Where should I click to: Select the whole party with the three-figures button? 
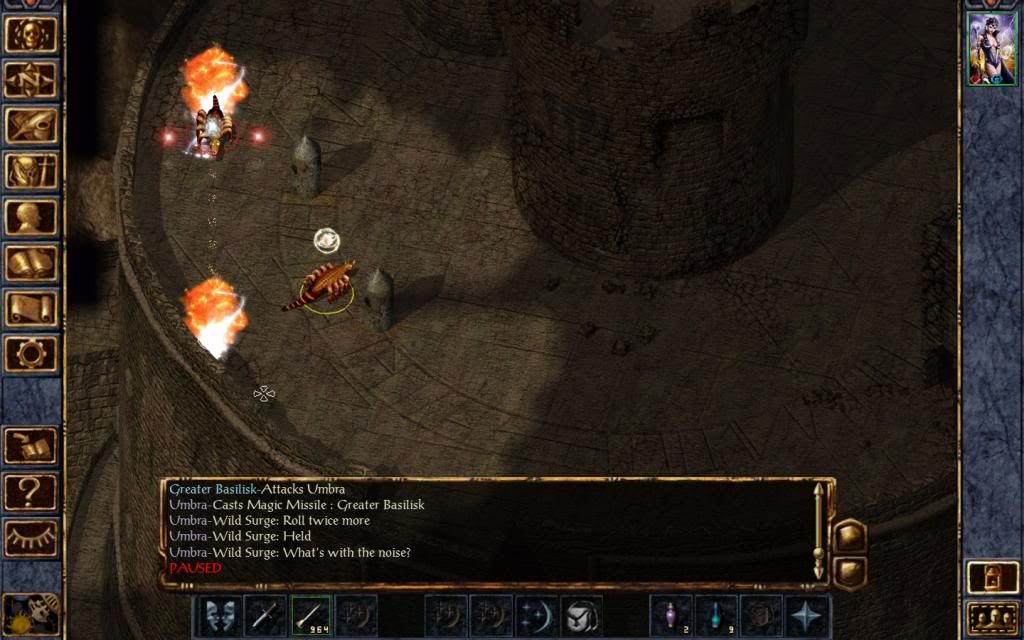[x=991, y=618]
